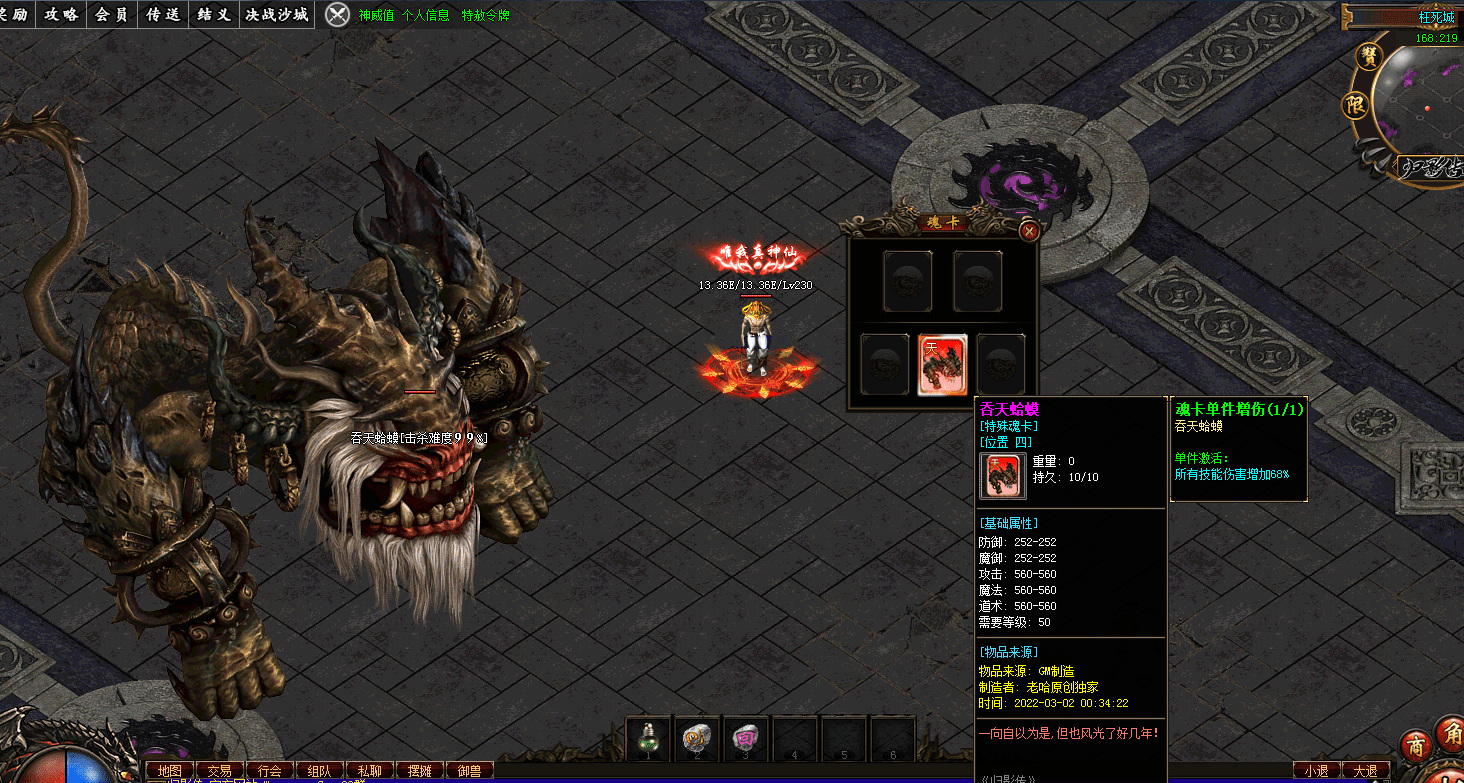Click the 小退 logout button
The width and height of the screenshot is (1464, 783).
1315,771
